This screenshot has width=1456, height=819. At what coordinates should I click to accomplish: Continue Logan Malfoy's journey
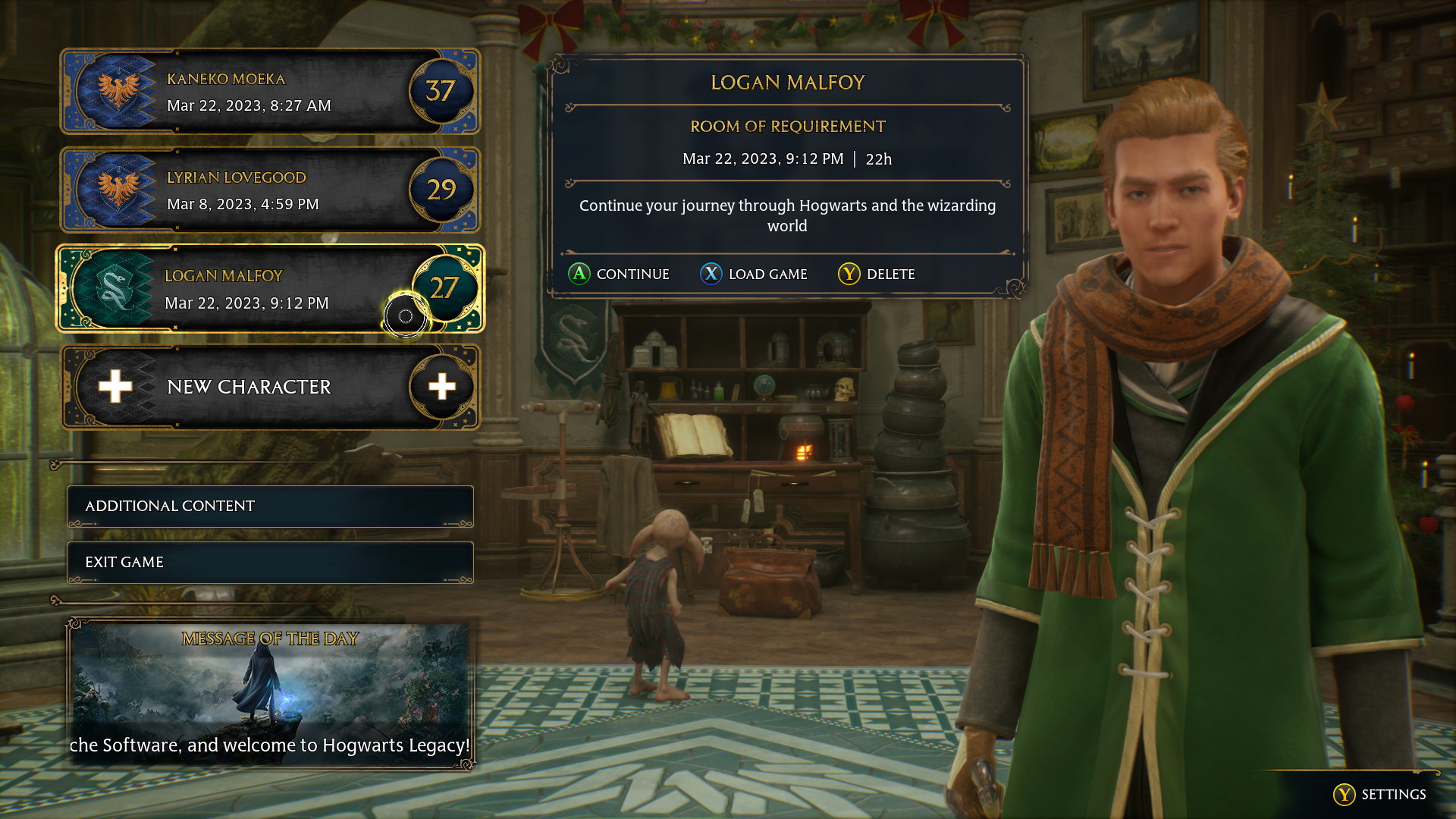point(619,275)
